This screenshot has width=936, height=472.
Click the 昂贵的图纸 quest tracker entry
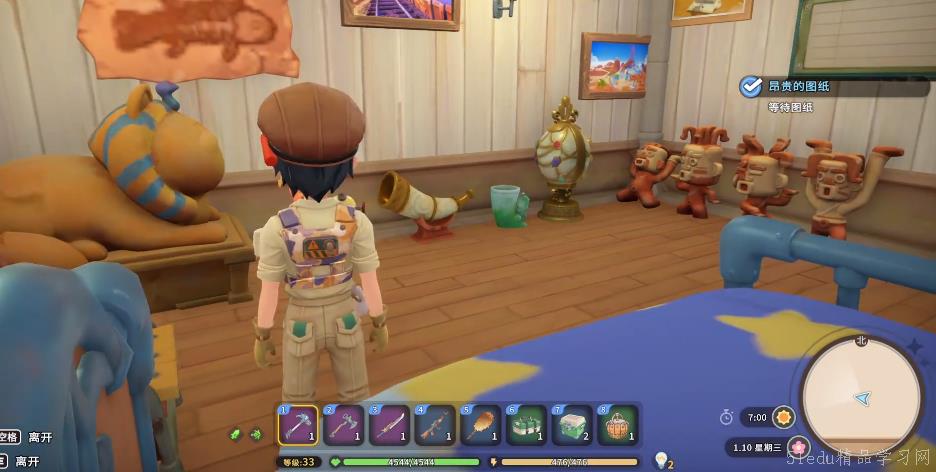(x=797, y=87)
